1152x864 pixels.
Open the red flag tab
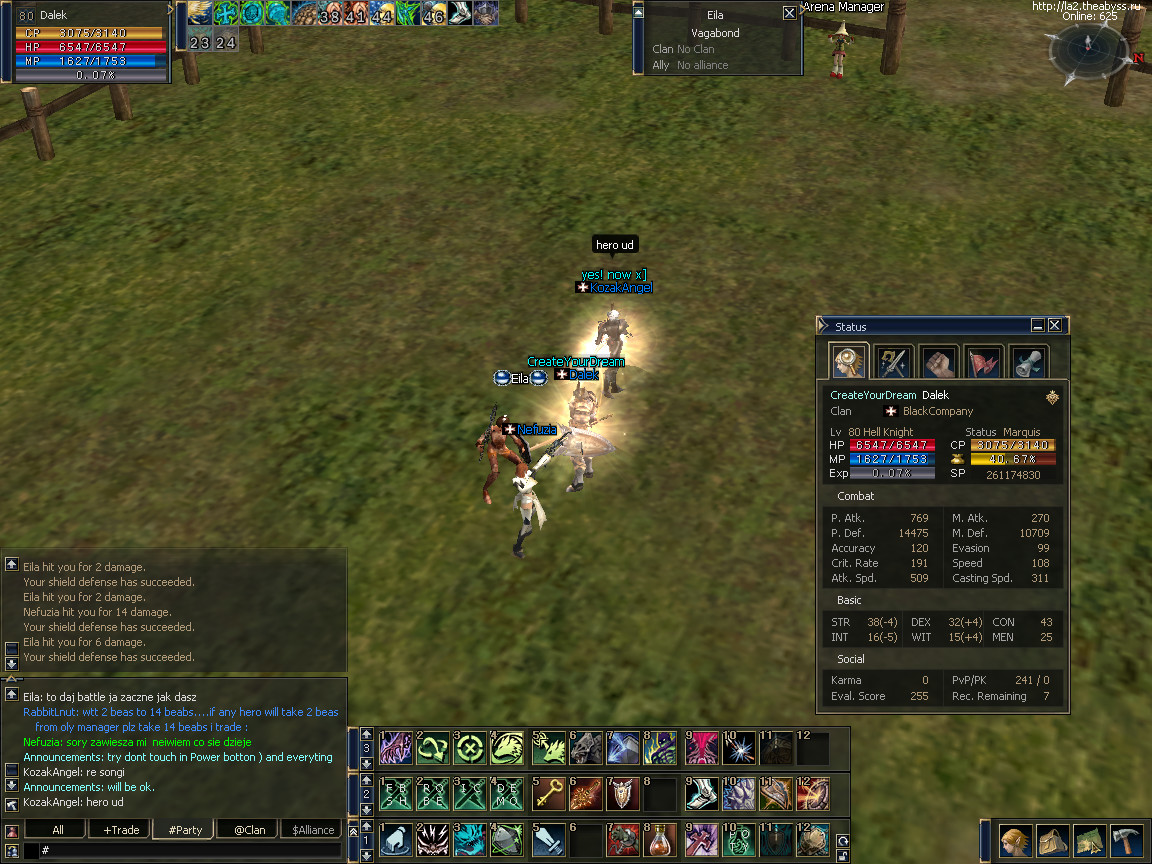point(983,361)
